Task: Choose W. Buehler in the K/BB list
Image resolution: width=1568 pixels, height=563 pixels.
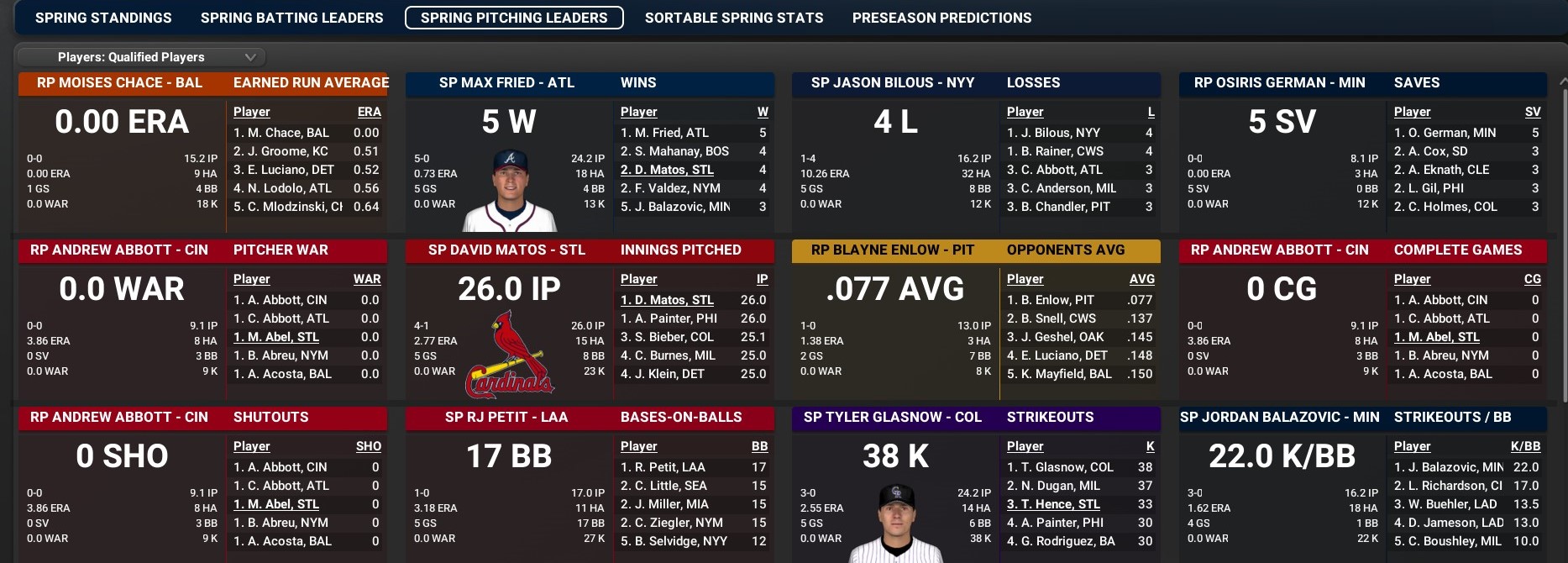Action: (1445, 504)
